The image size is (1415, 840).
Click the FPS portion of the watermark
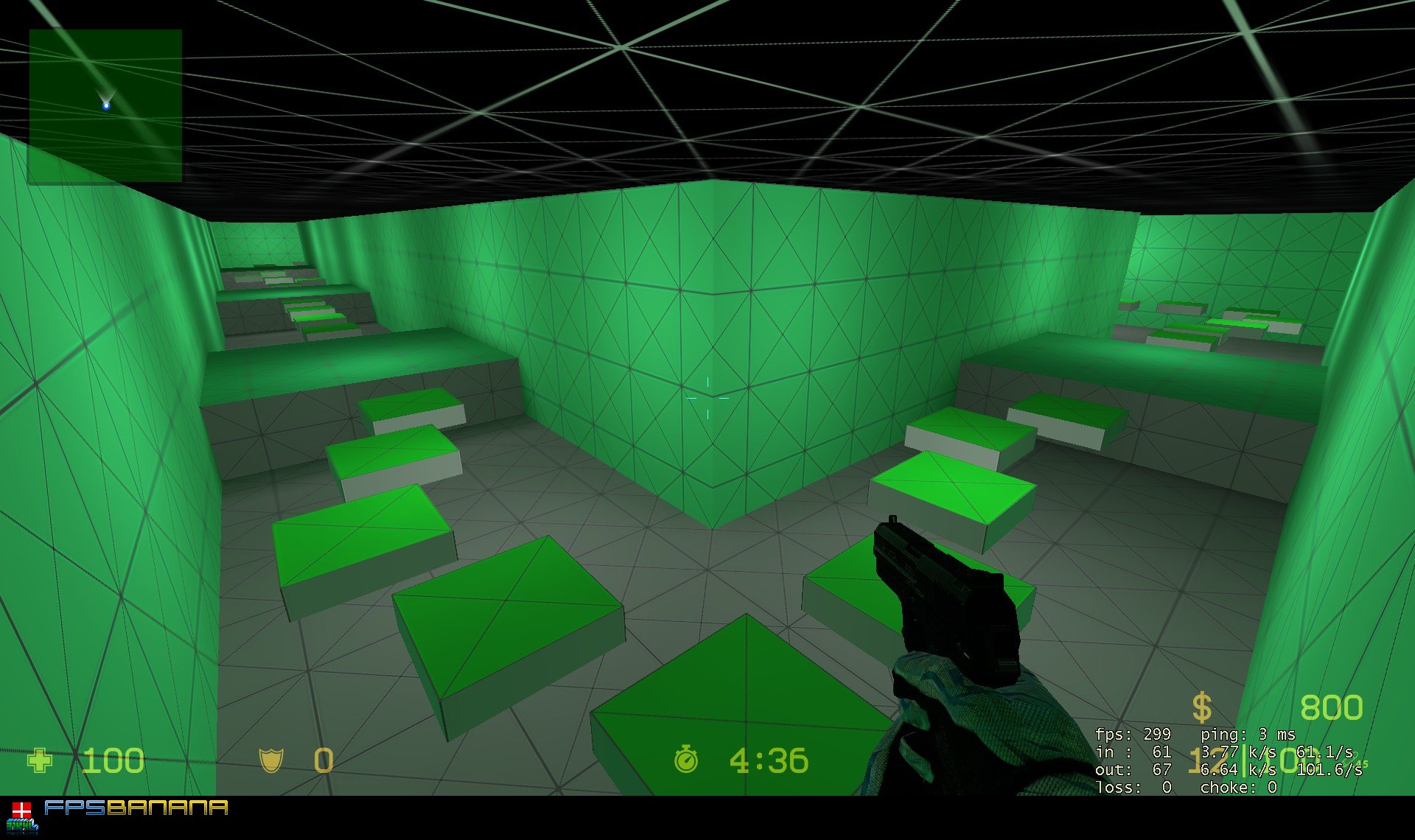74,808
